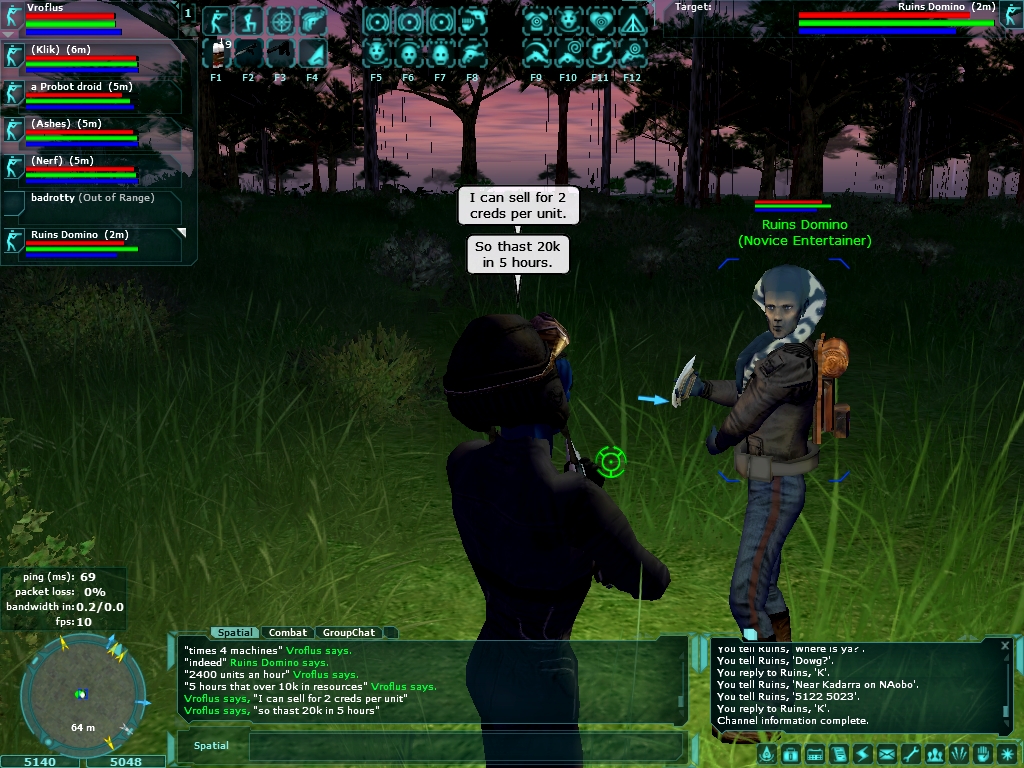Screen dimensions: 1024x768
Task: Click the lightning bolt menu button
Action: 862,754
